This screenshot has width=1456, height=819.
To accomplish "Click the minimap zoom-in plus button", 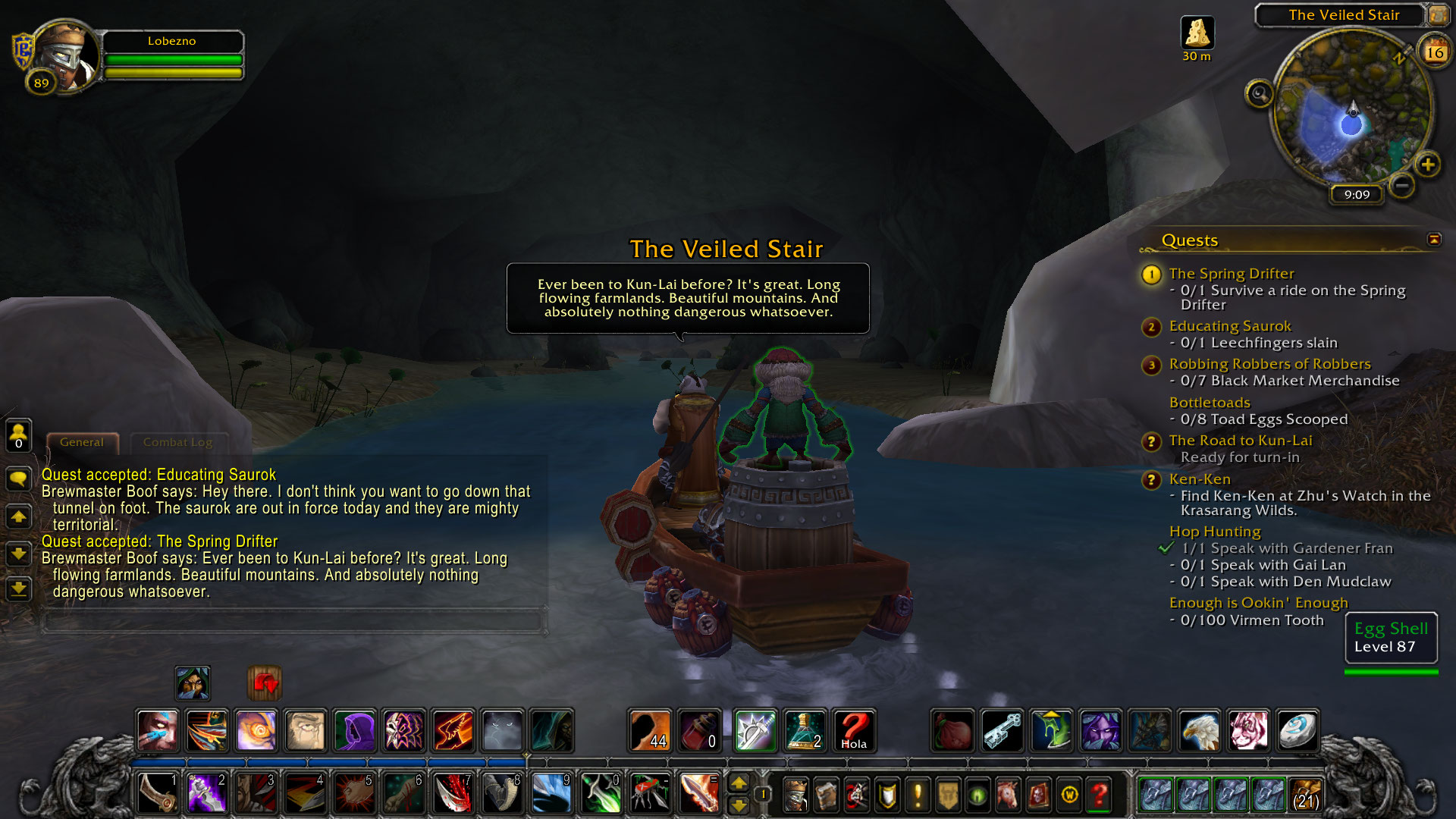I will tap(1427, 165).
